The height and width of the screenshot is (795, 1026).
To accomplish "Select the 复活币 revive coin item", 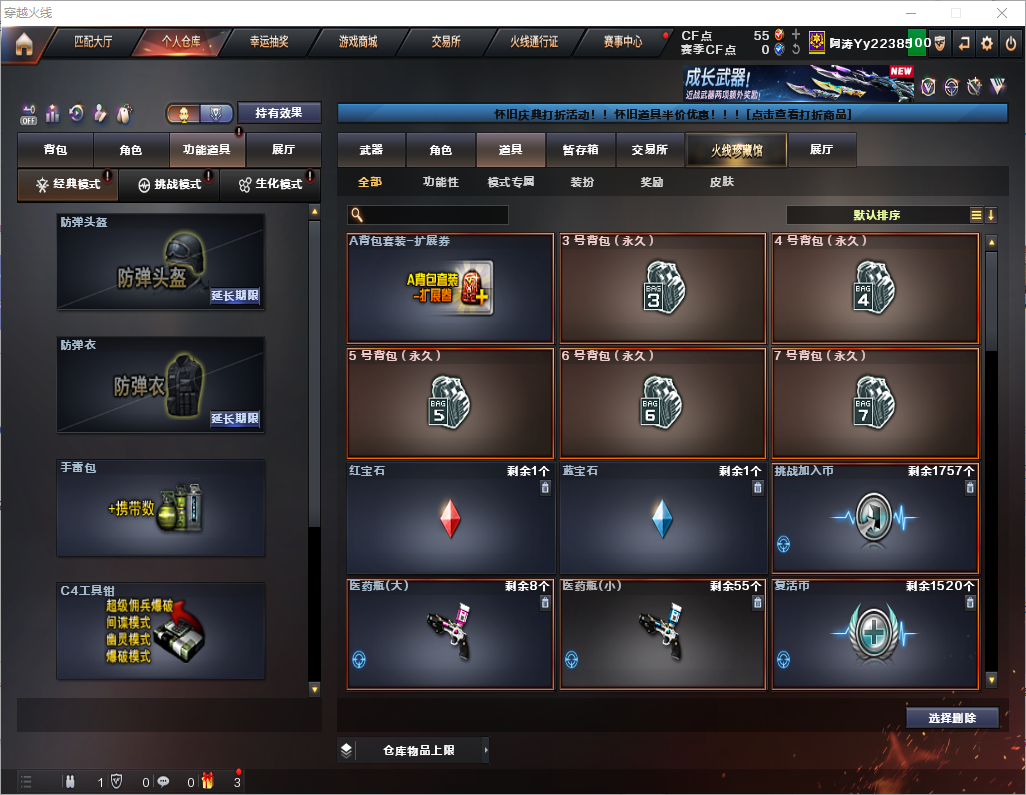I will click(875, 634).
